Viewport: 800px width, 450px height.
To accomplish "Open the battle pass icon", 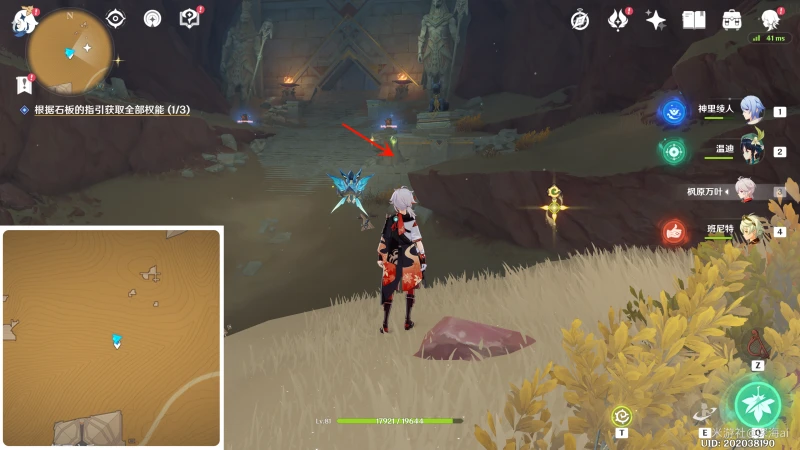I will (x=619, y=19).
